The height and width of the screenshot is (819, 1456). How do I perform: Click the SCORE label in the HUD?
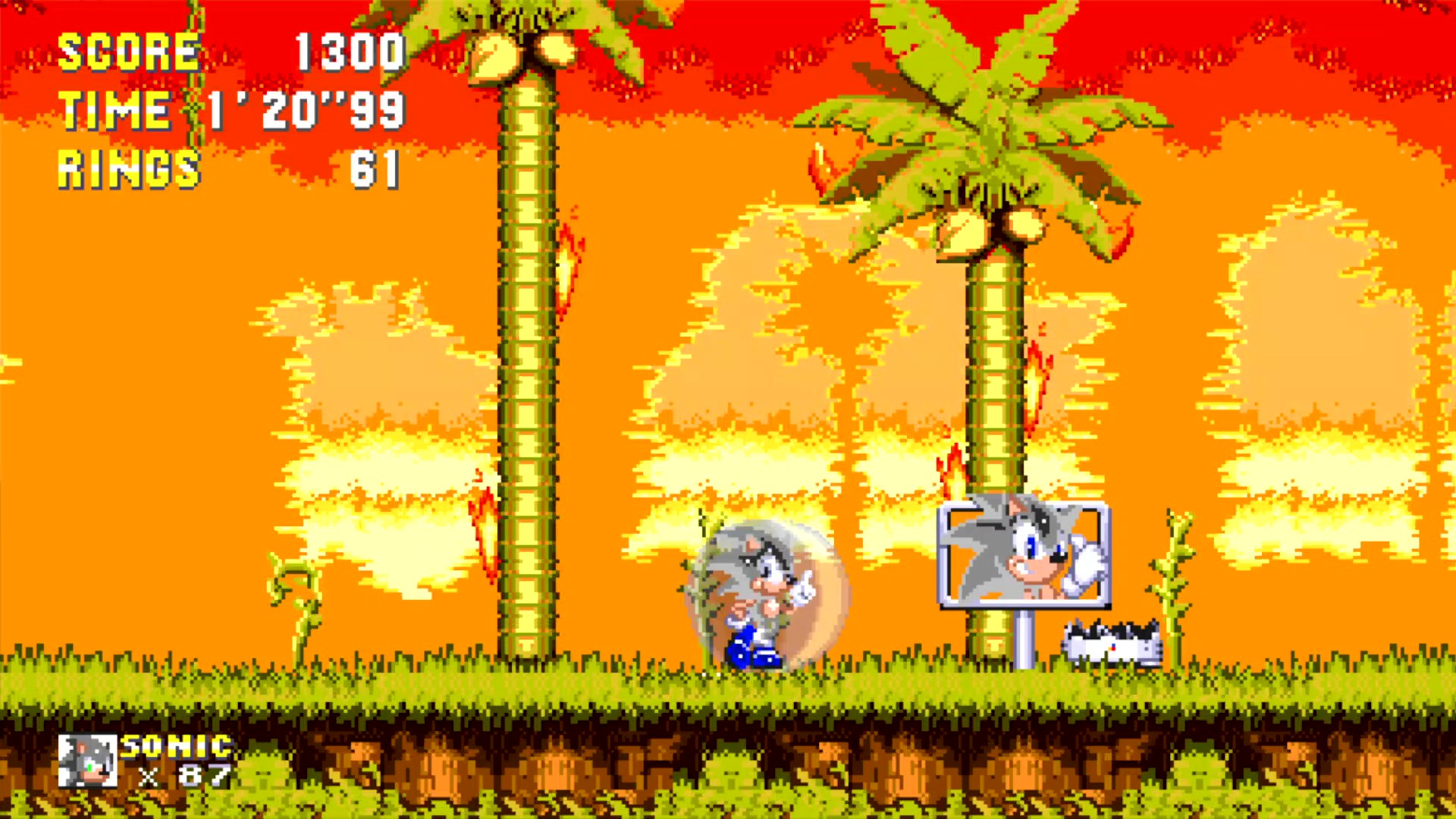click(x=129, y=51)
